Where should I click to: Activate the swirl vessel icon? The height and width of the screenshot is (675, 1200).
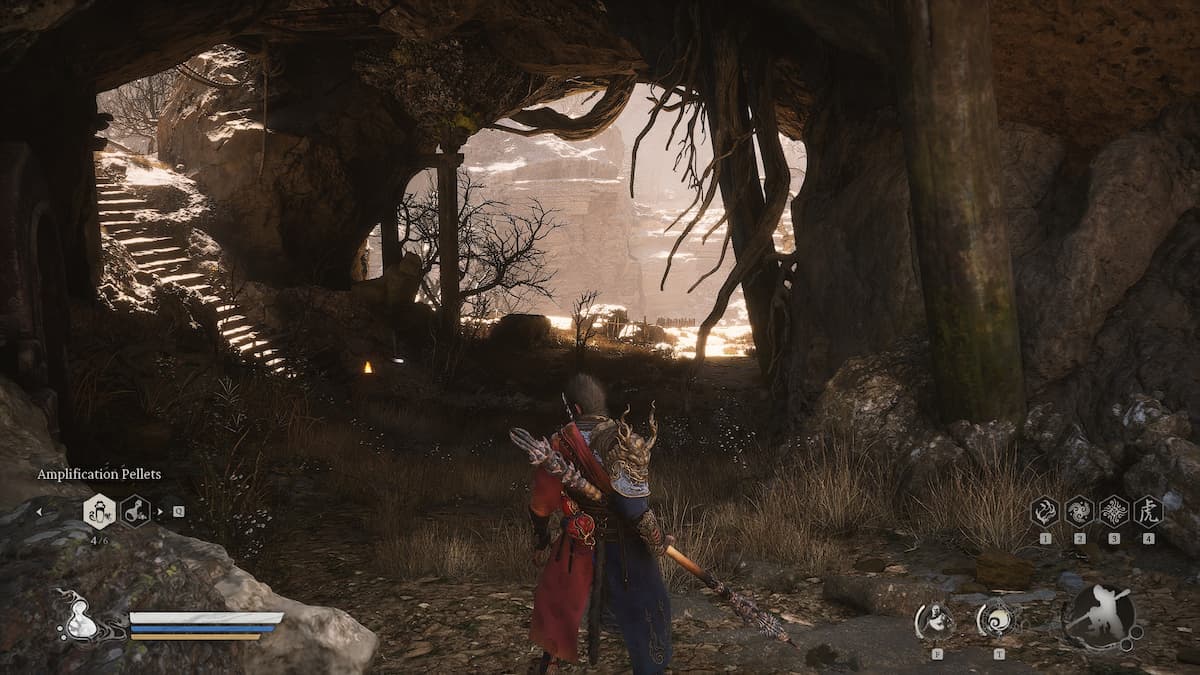click(x=996, y=620)
